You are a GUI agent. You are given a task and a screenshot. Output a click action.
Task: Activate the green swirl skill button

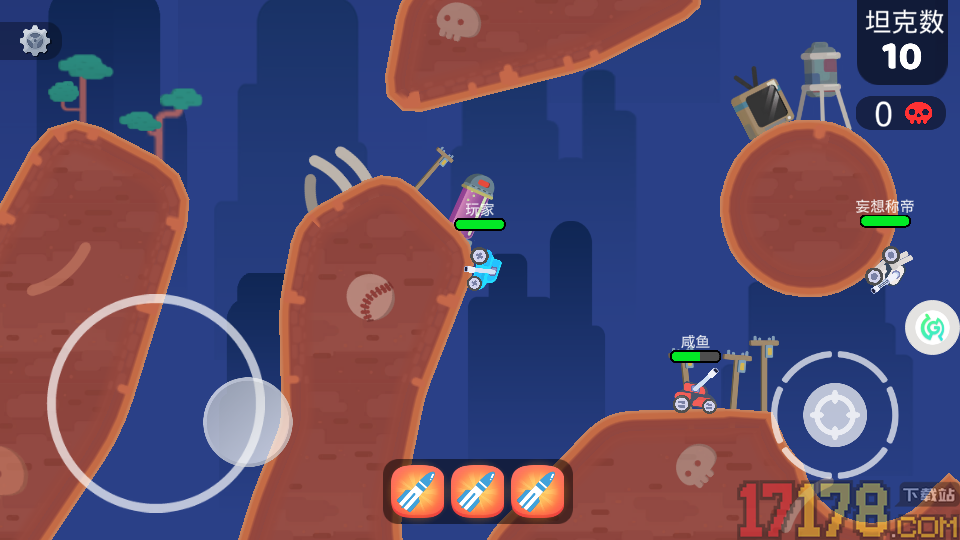(932, 327)
